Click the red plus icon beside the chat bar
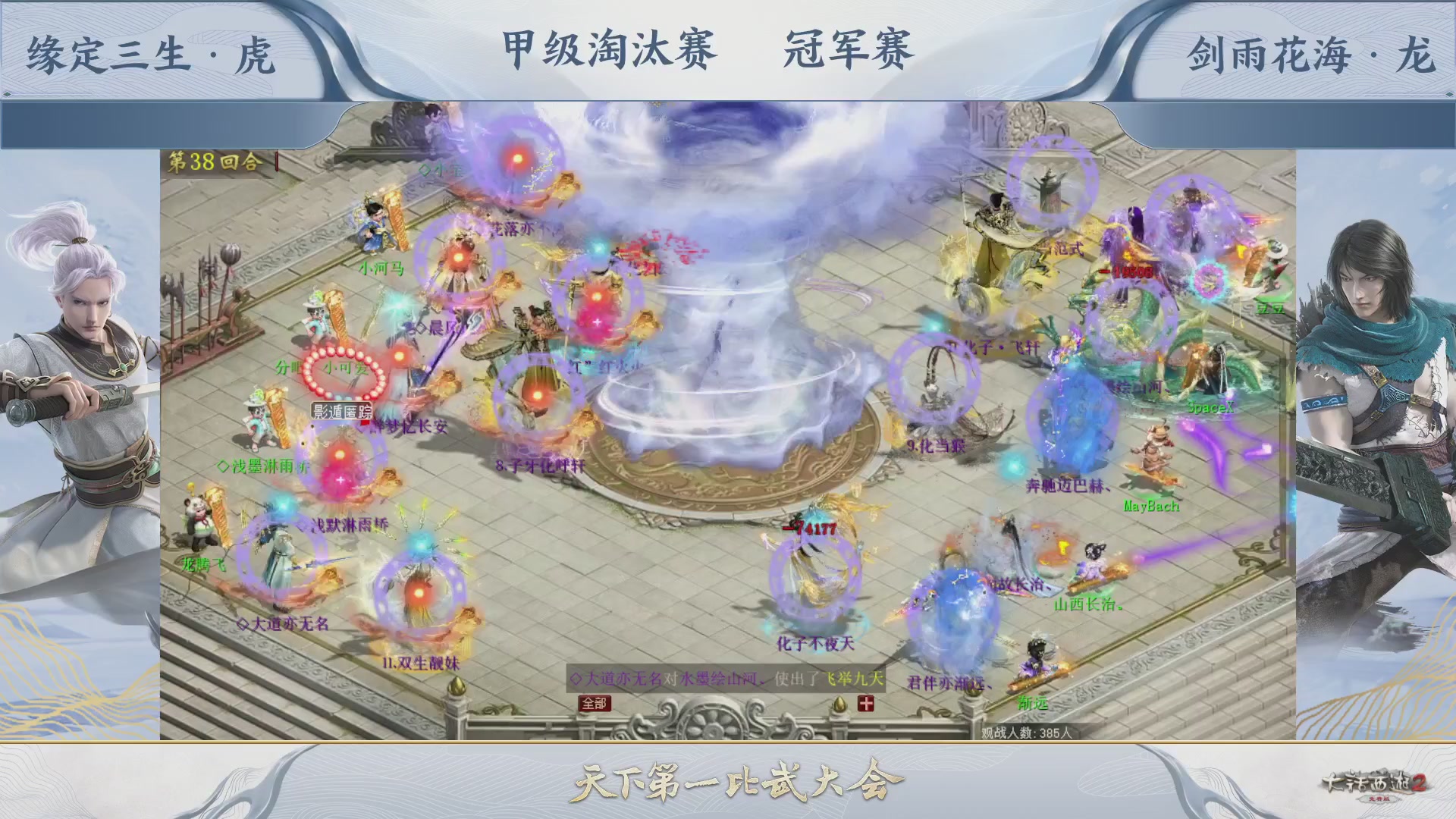 click(864, 703)
